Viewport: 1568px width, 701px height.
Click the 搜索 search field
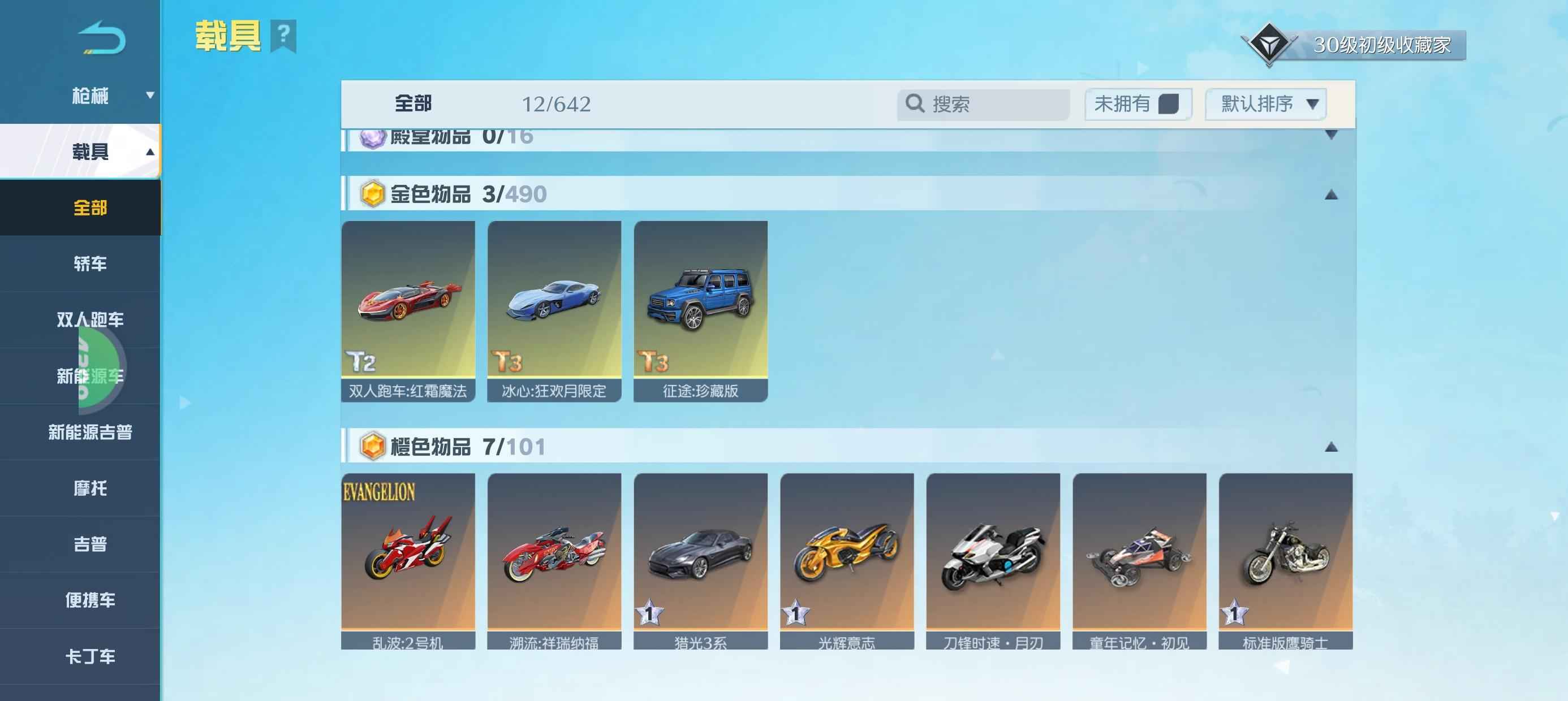[x=983, y=104]
